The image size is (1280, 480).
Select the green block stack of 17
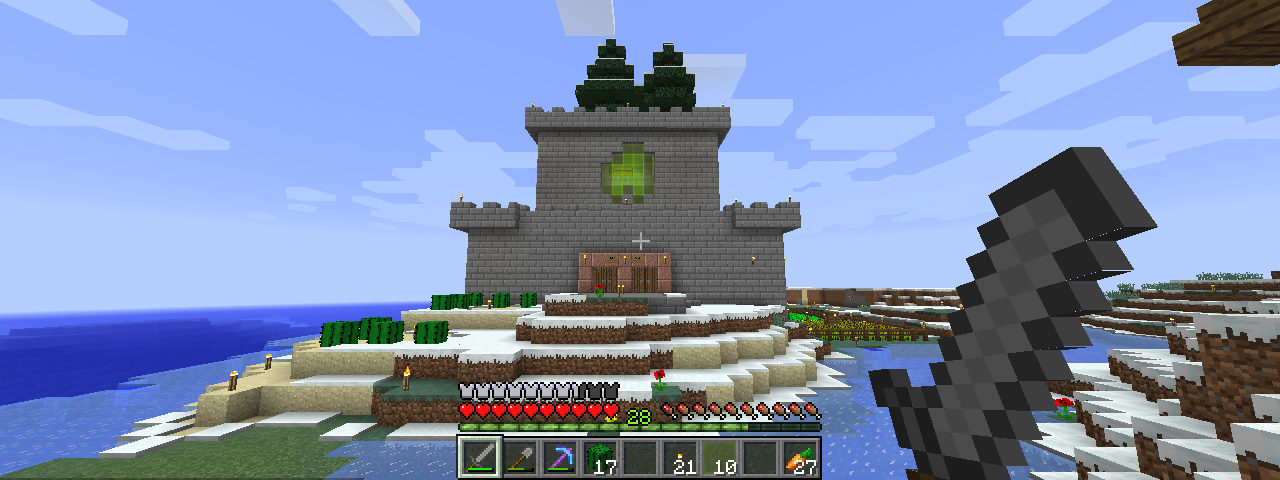point(600,458)
